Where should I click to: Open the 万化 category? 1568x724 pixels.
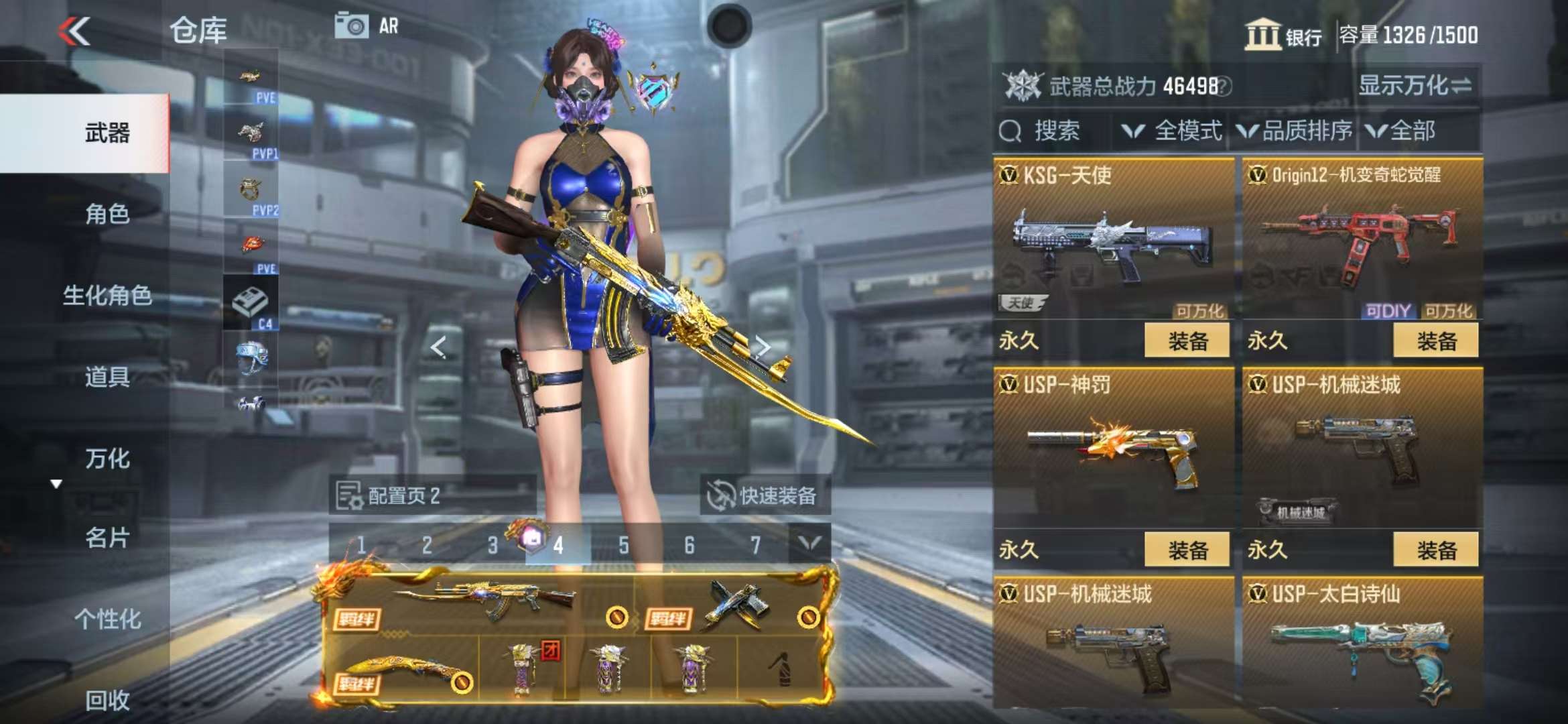(x=107, y=459)
